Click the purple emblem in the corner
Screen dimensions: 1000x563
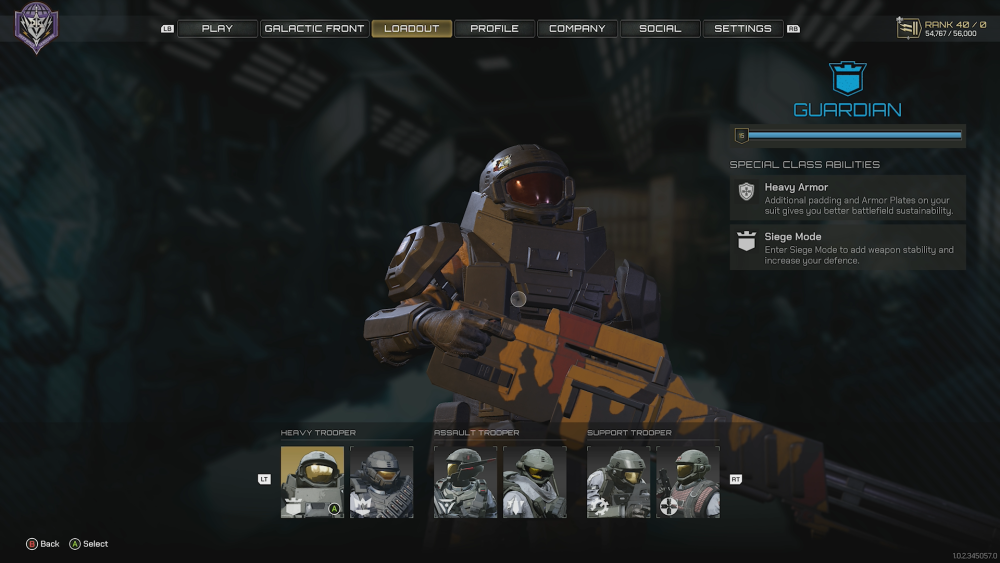click(36, 27)
